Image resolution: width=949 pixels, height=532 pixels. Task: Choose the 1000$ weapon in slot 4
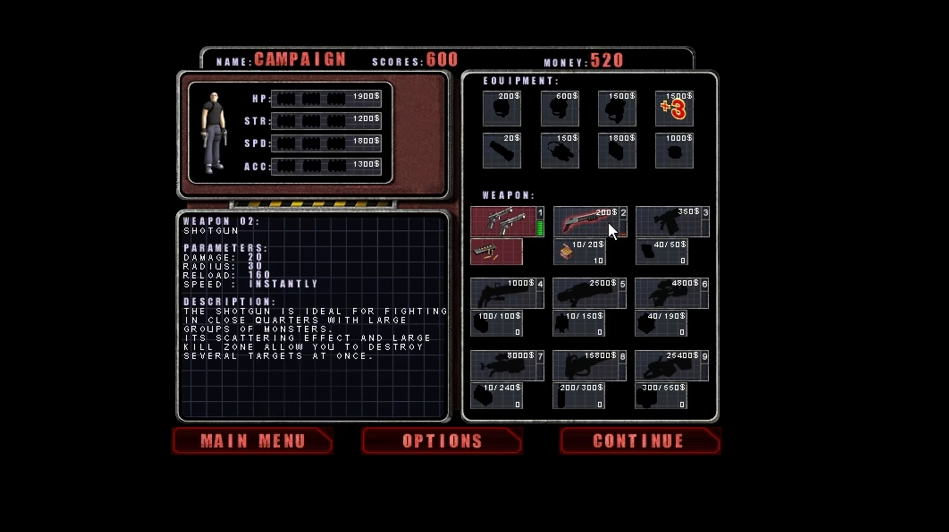coord(507,293)
